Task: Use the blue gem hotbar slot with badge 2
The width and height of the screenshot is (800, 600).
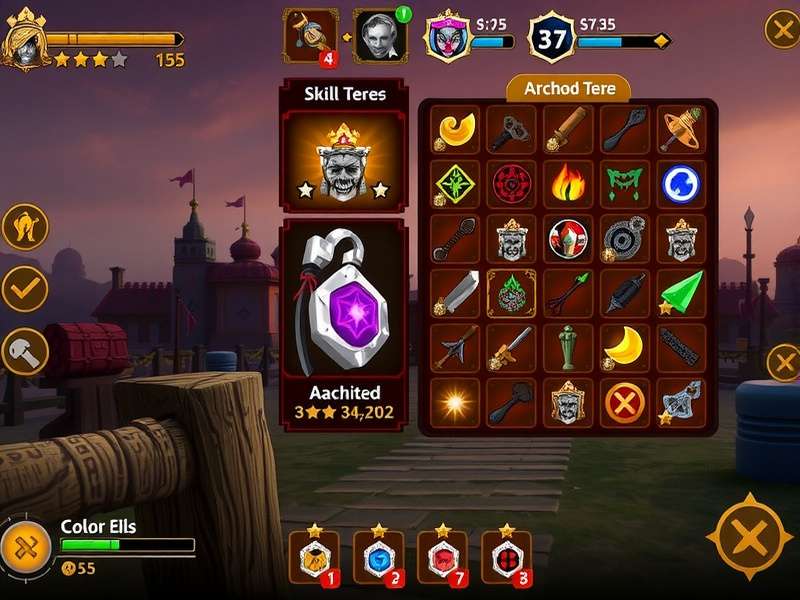Action: (378, 558)
